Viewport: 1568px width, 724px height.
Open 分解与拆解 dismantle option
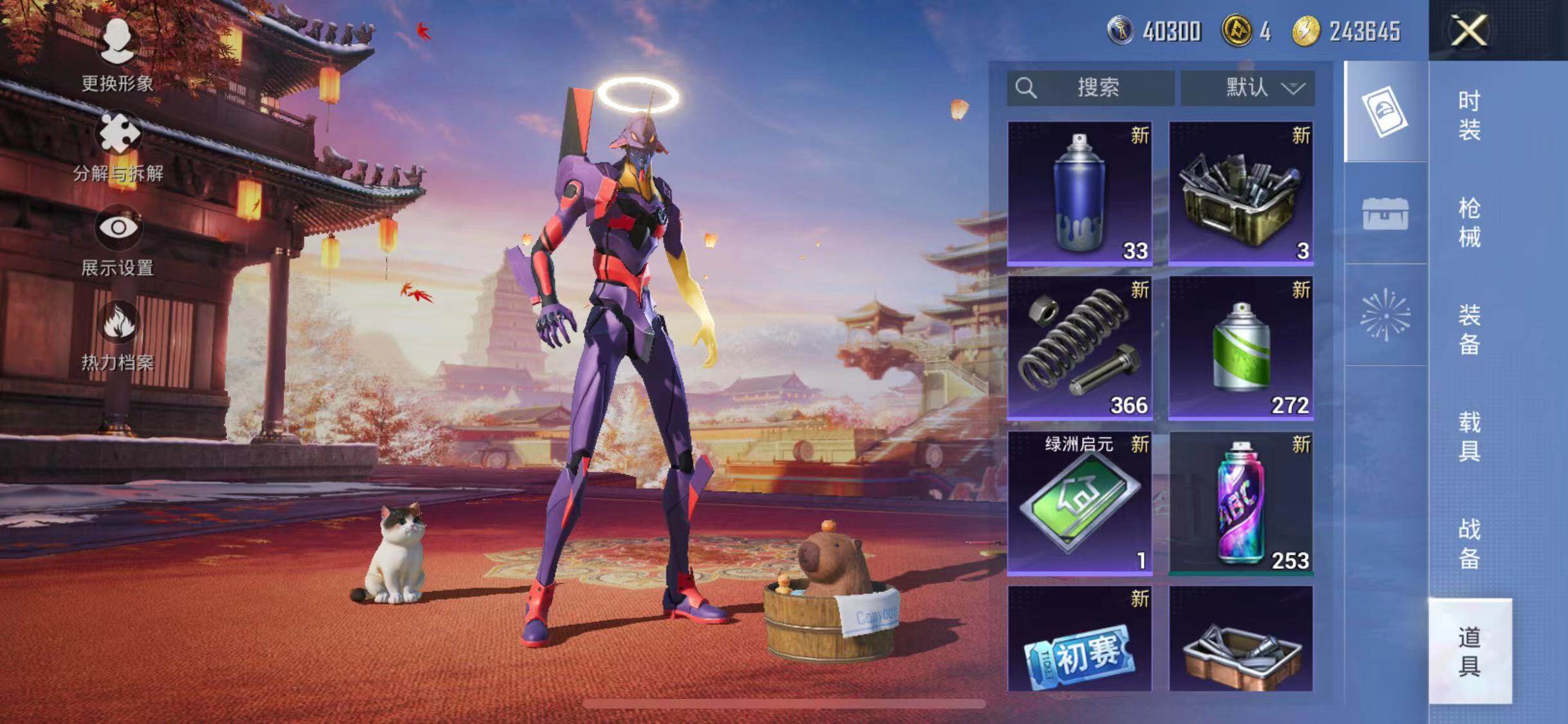pos(118,148)
